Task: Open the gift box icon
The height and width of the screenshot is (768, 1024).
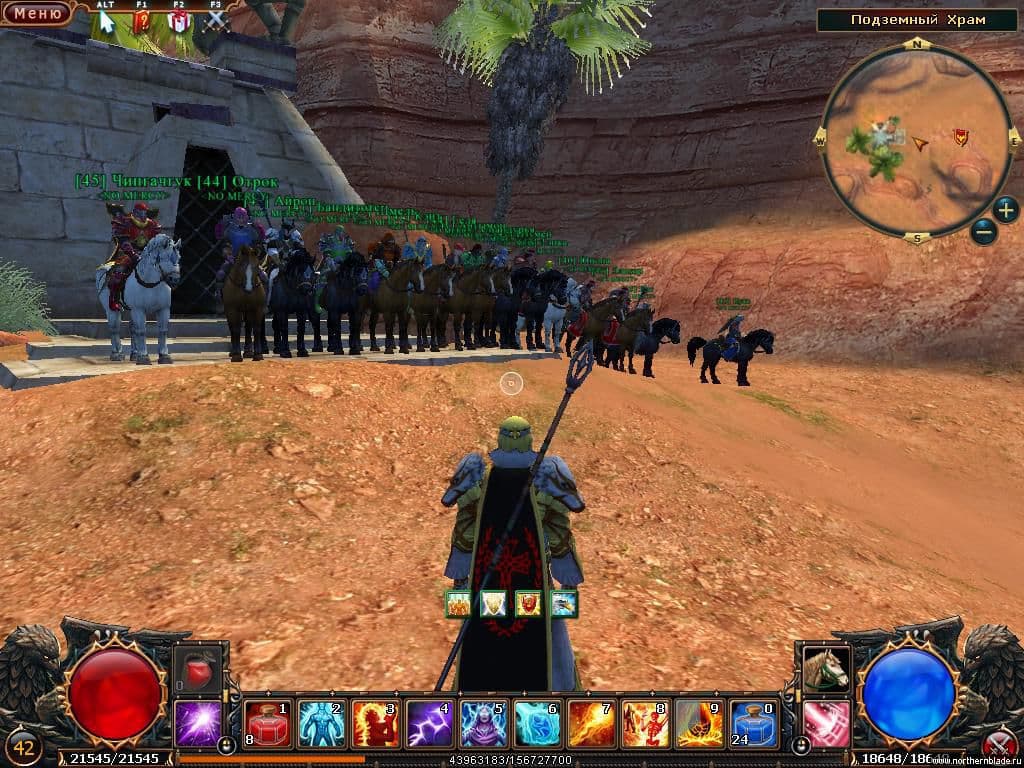Action: [179, 20]
